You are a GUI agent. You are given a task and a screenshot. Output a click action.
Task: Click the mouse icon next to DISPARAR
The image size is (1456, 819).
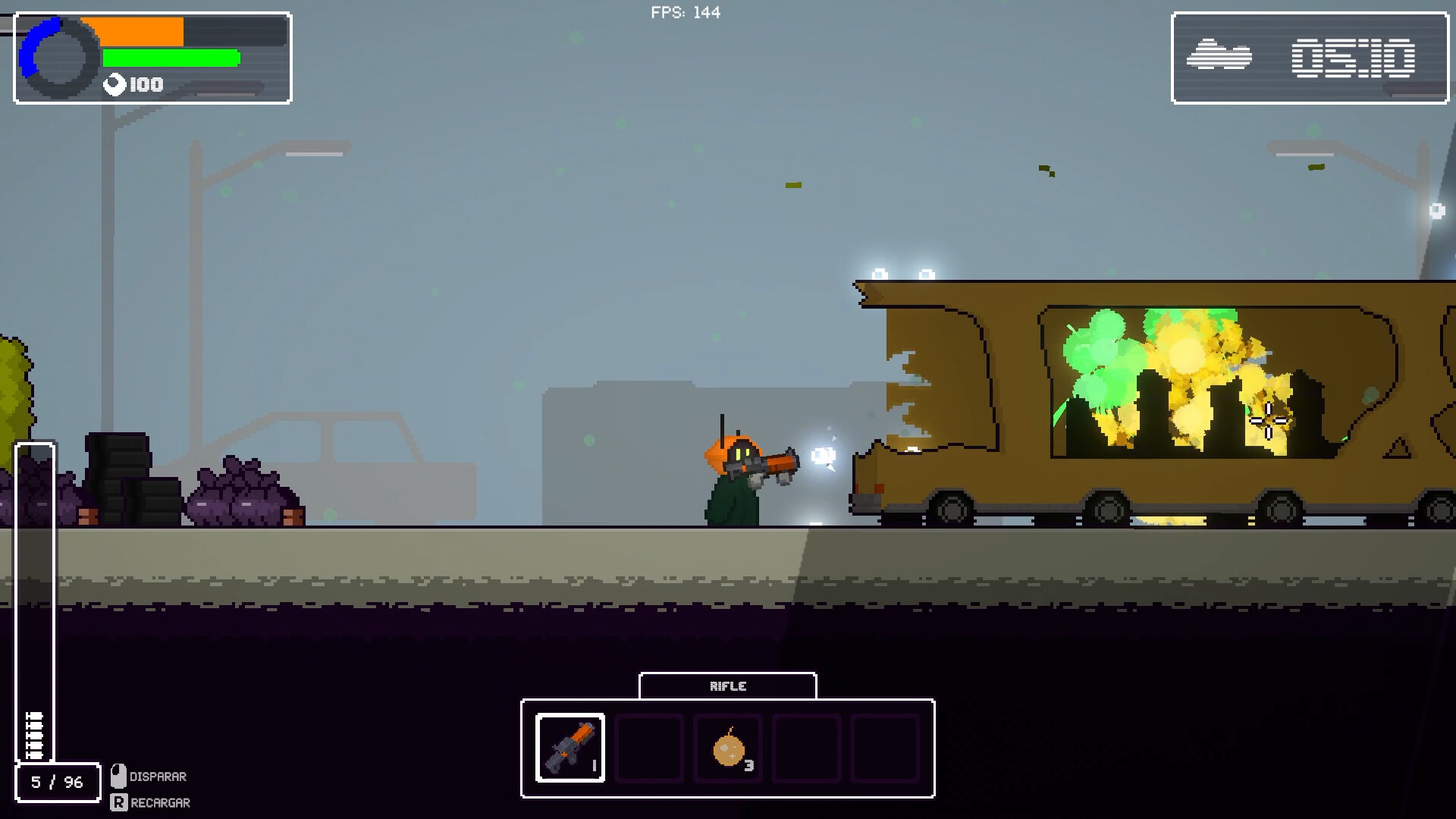118,776
